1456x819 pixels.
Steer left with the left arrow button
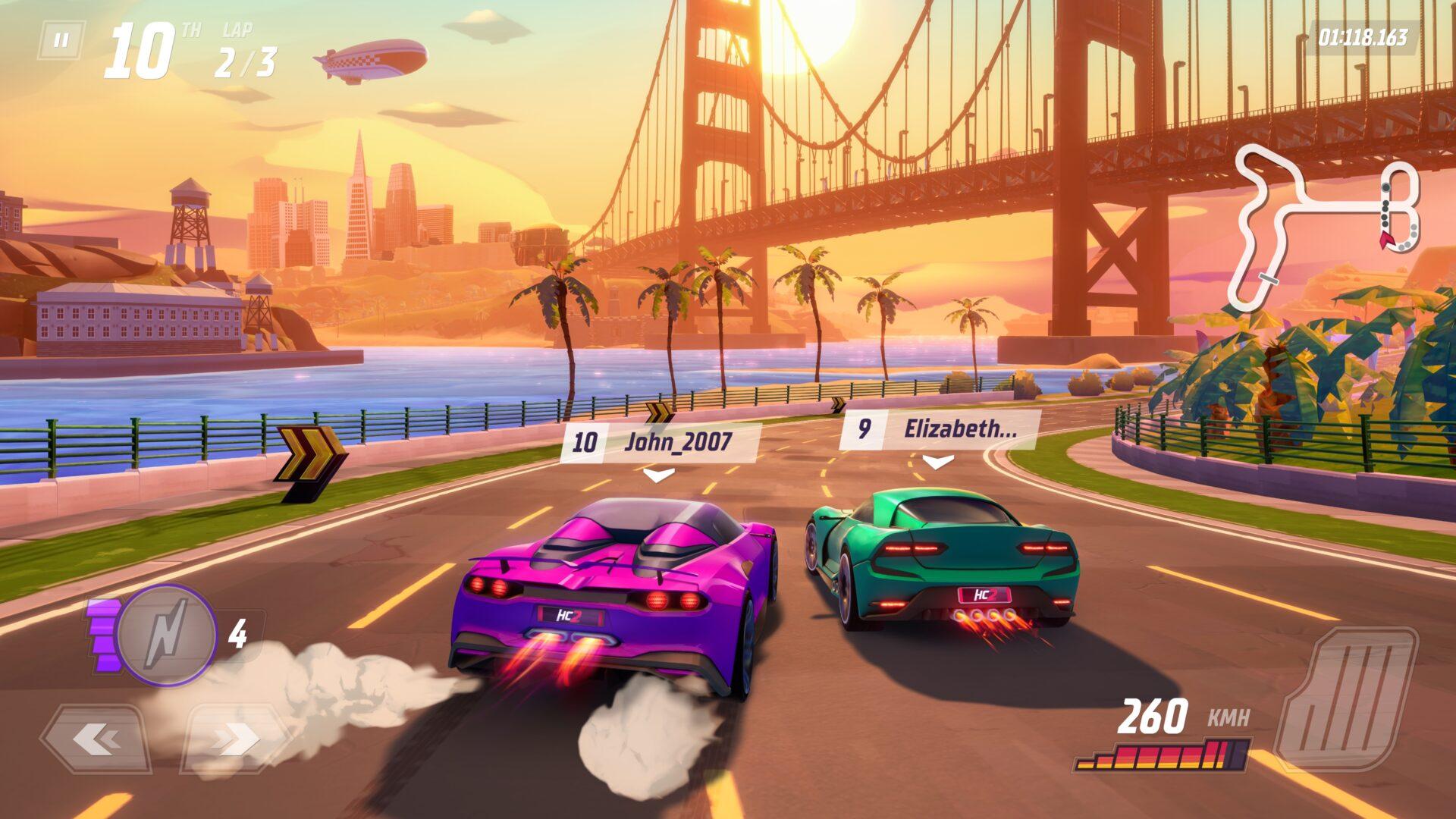click(96, 738)
